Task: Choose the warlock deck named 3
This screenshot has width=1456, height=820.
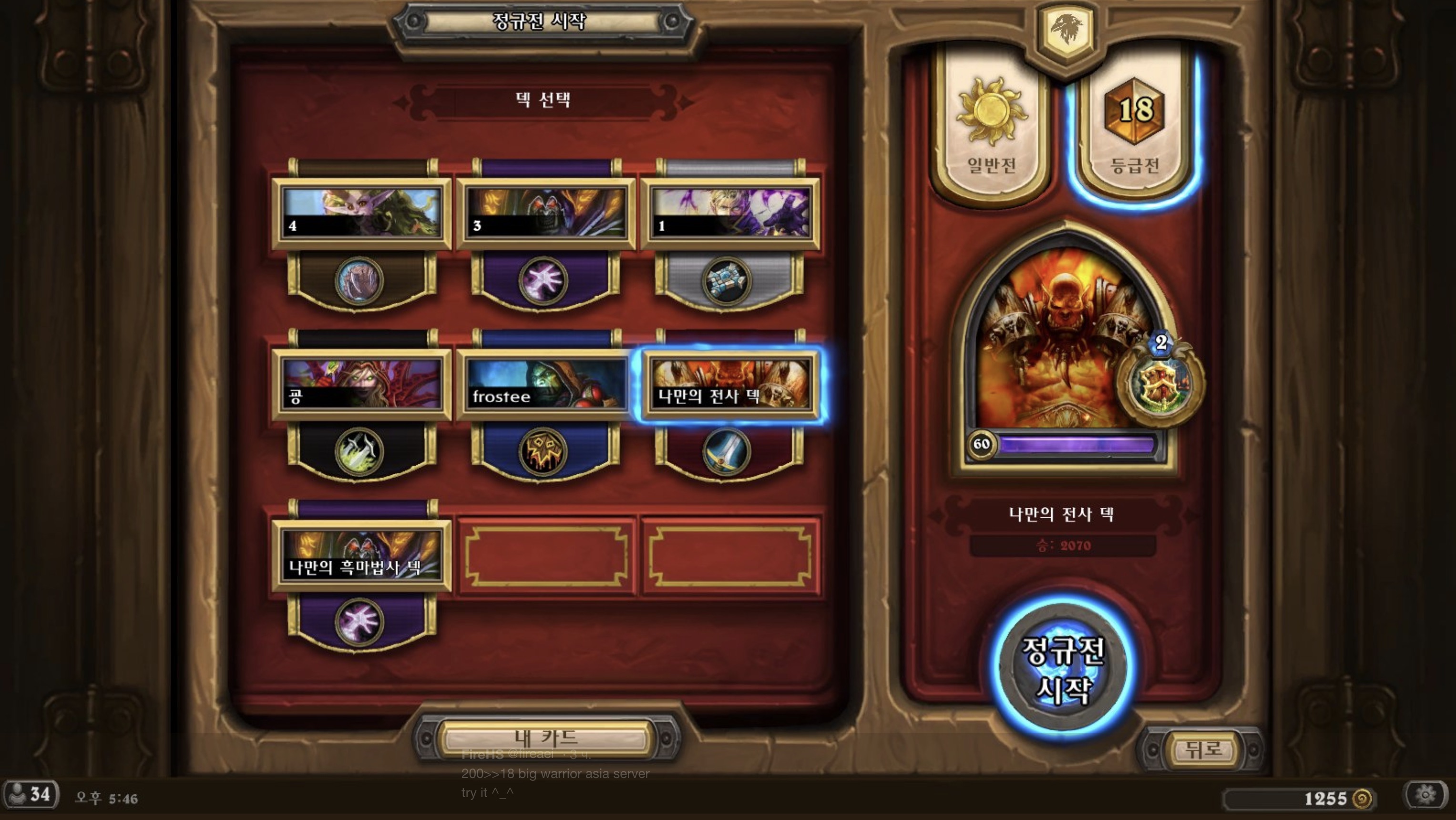Action: click(545, 214)
